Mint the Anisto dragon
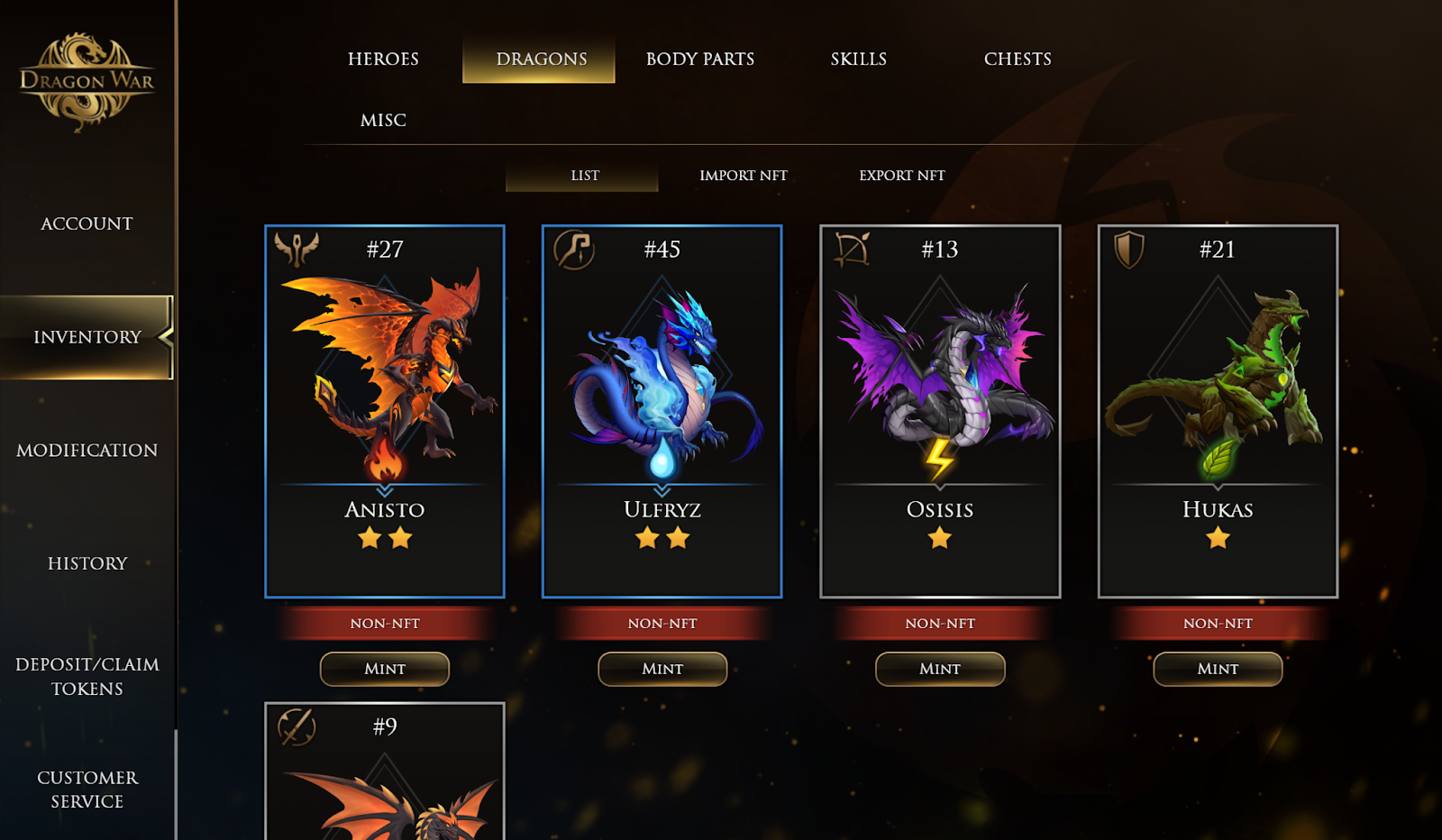Image resolution: width=1442 pixels, height=840 pixels. click(x=385, y=669)
